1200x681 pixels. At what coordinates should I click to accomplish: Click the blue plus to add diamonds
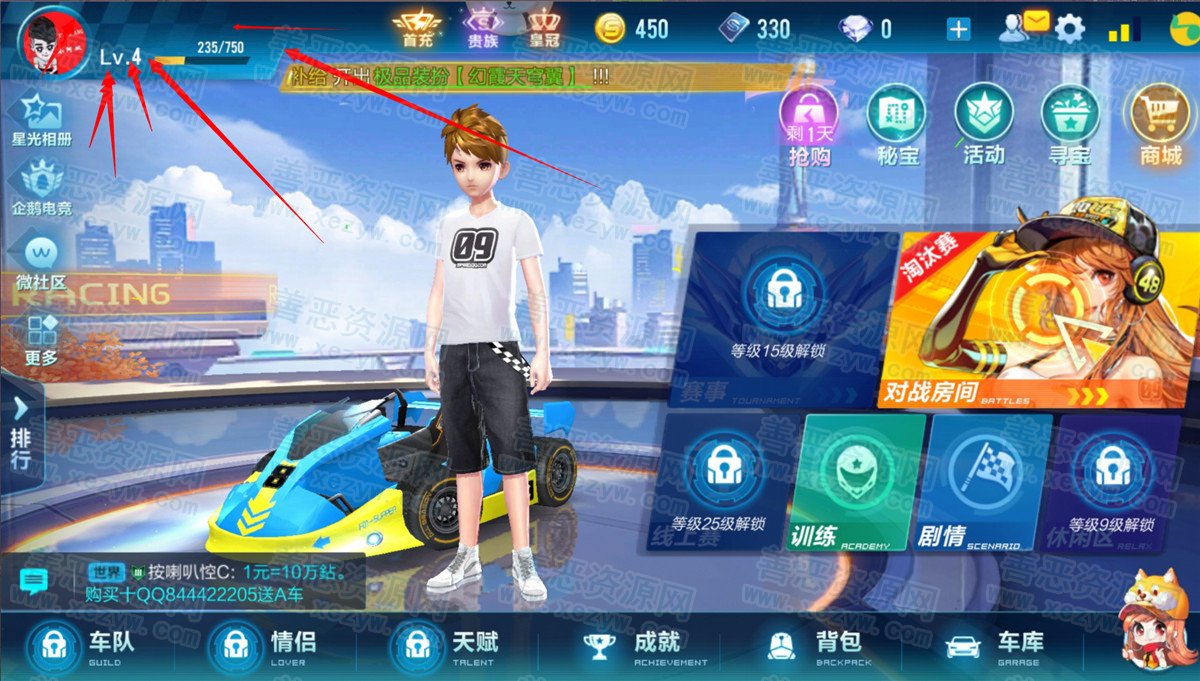[958, 29]
